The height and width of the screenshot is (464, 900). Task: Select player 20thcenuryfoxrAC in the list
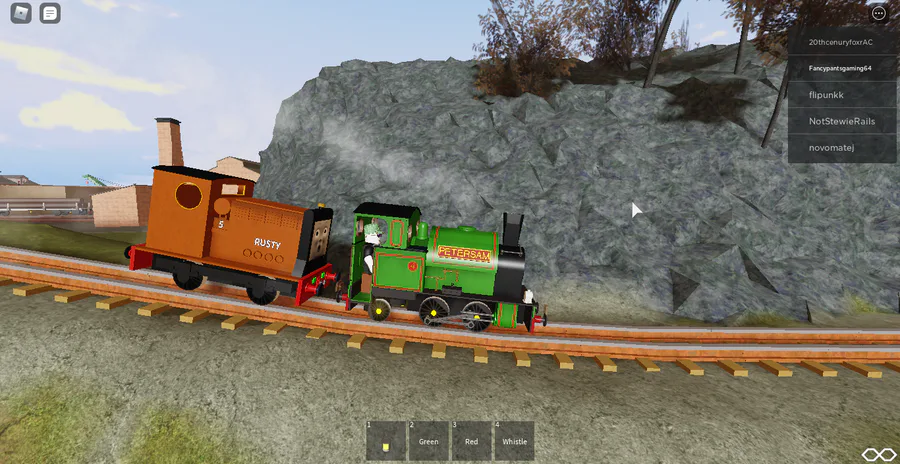click(x=840, y=42)
